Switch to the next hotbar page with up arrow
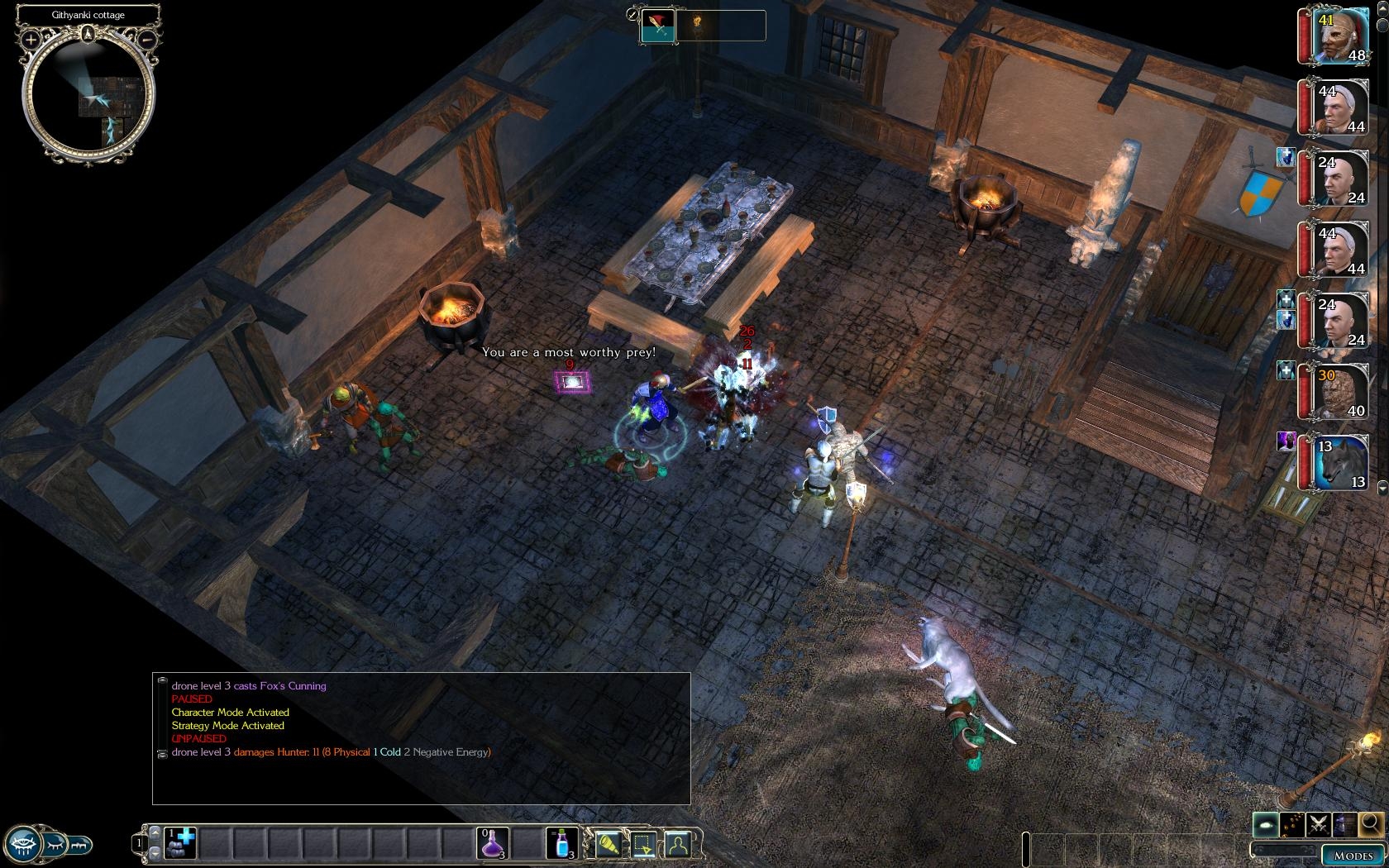Screen dimensions: 1389x868 (154, 832)
